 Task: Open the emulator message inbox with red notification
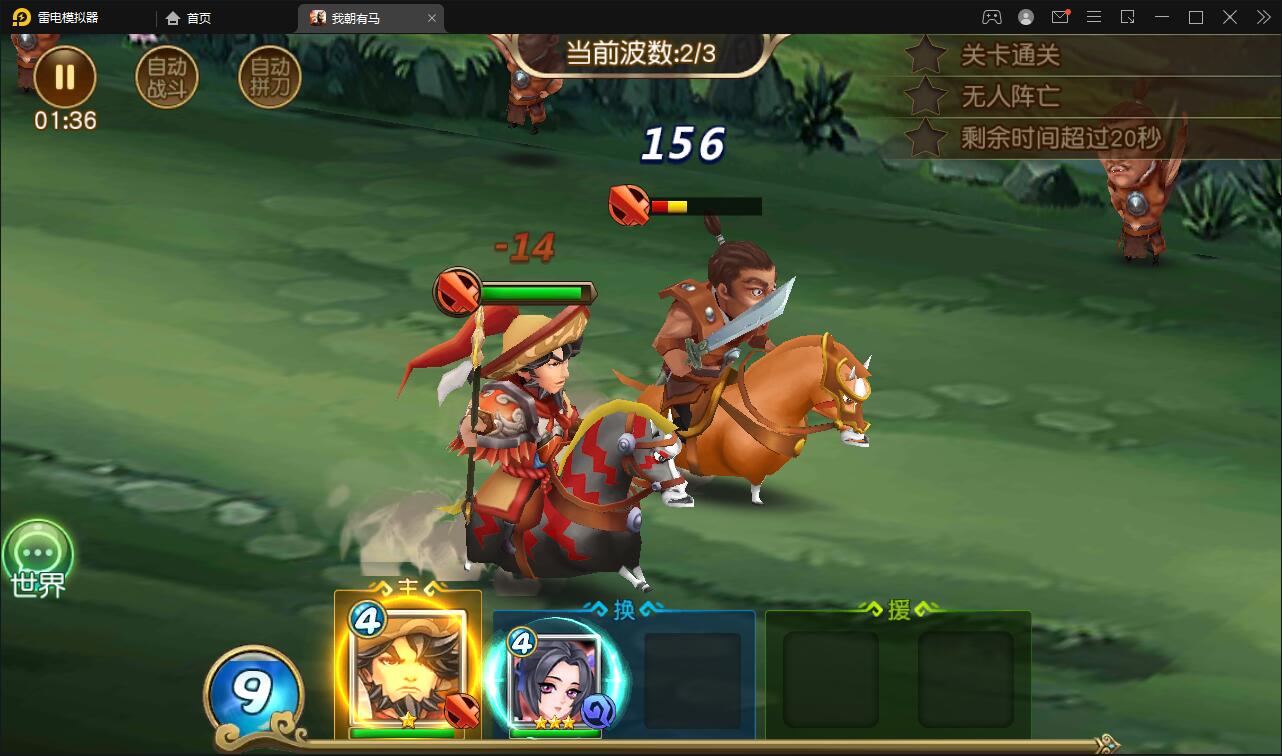click(x=1060, y=17)
